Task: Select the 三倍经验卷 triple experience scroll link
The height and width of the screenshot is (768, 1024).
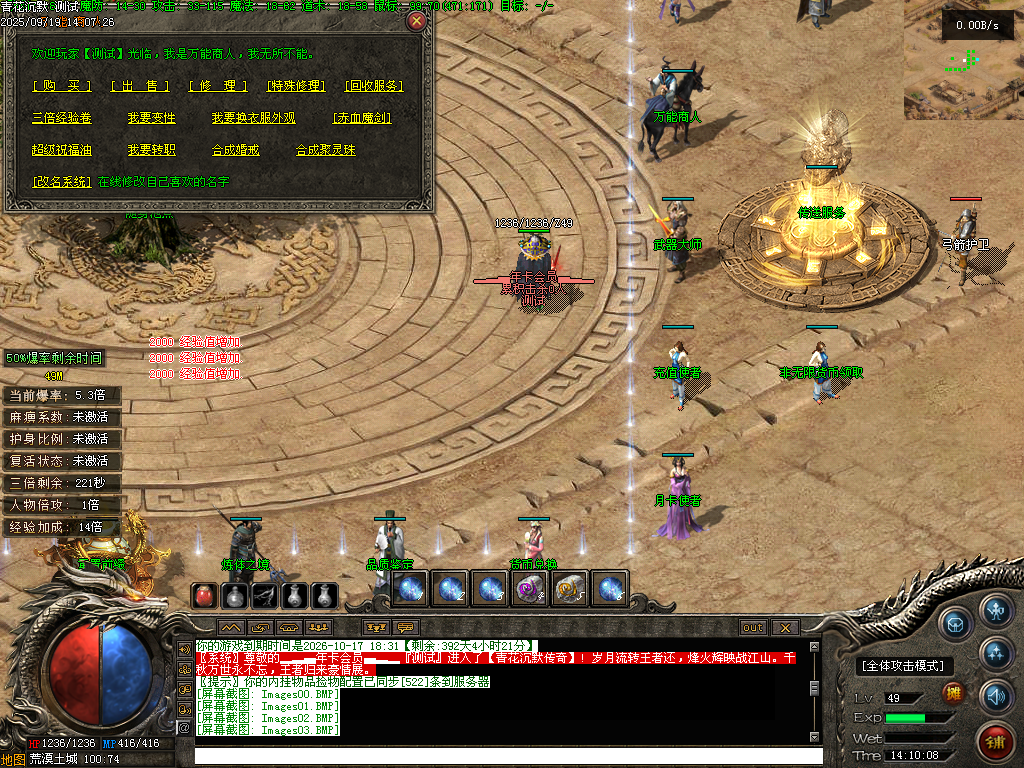Action: (x=61, y=118)
